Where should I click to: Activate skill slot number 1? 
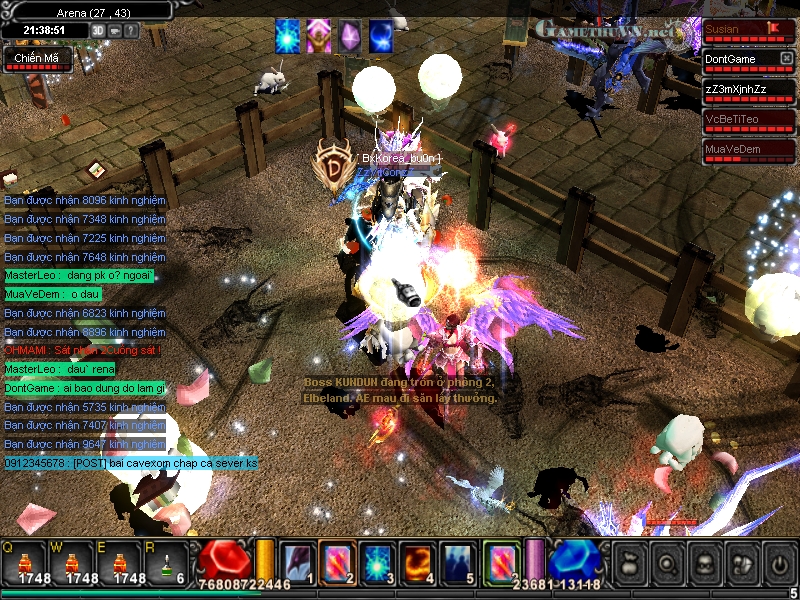tap(297, 561)
